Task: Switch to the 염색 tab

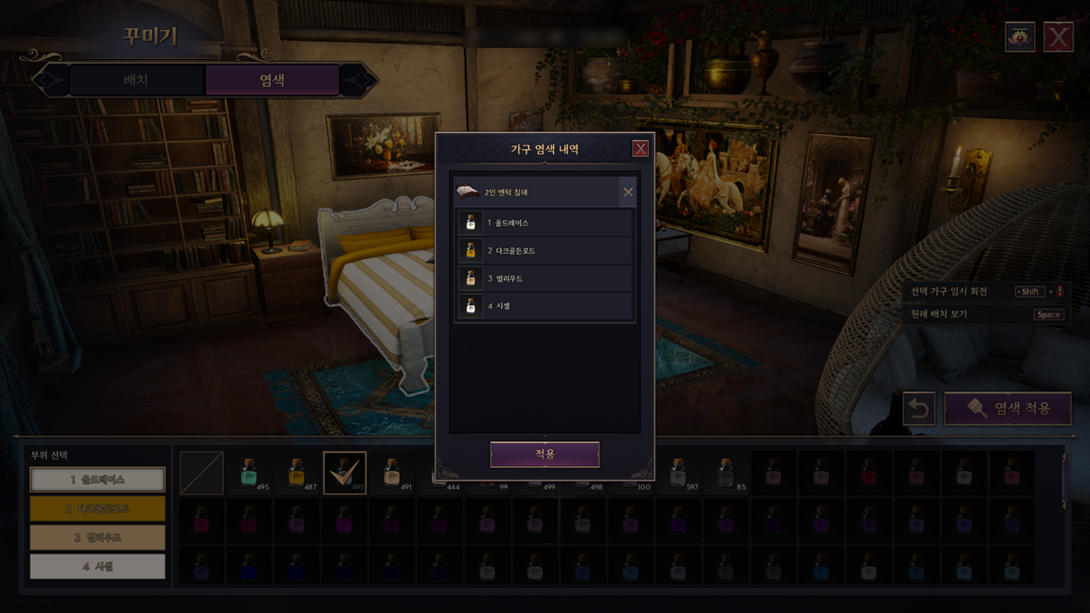Action: point(272,80)
